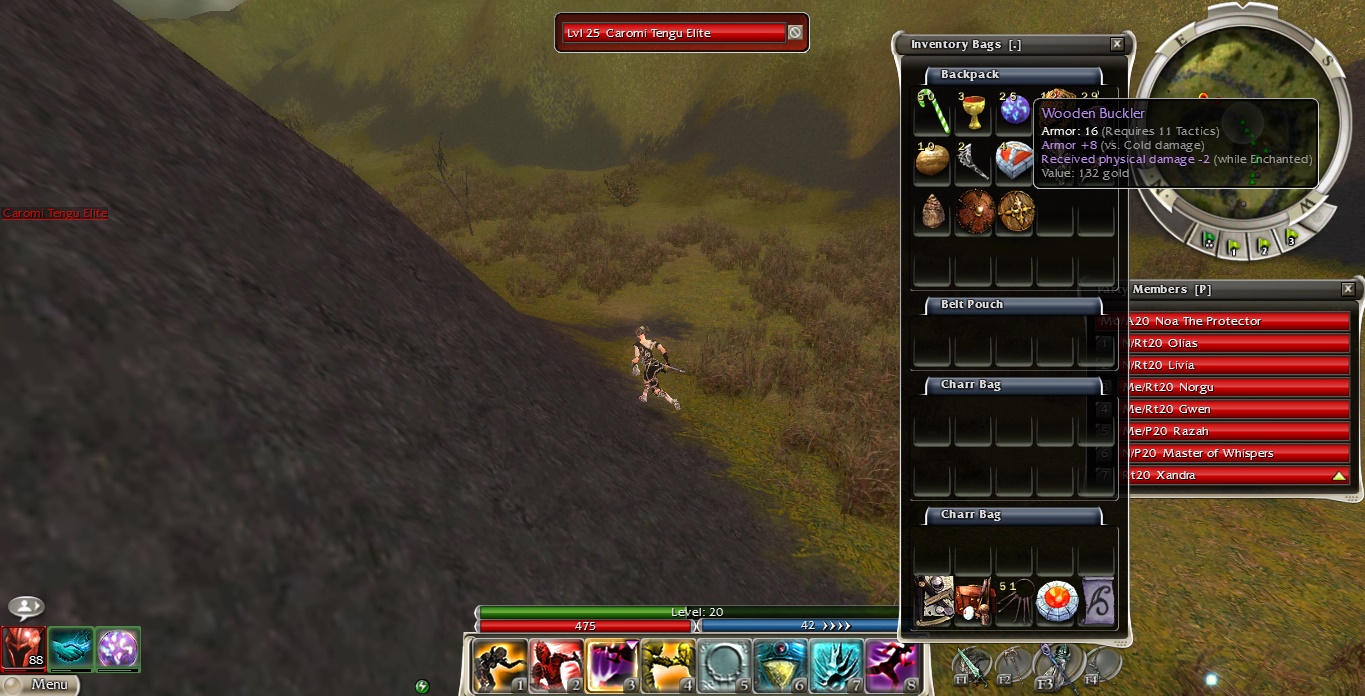Viewport: 1365px width, 696px height.
Task: Select party member Master of Whispers
Action: 1236,453
